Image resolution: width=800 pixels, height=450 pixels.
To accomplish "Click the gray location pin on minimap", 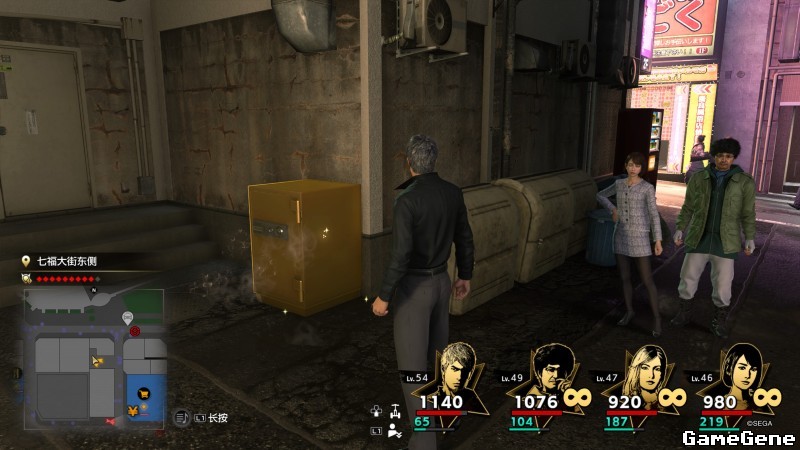I will coord(129,318).
